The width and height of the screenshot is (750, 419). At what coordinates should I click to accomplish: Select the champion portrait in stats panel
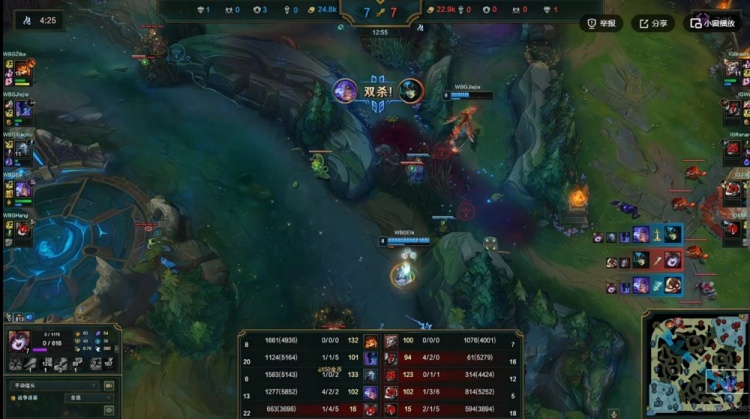click(20, 342)
